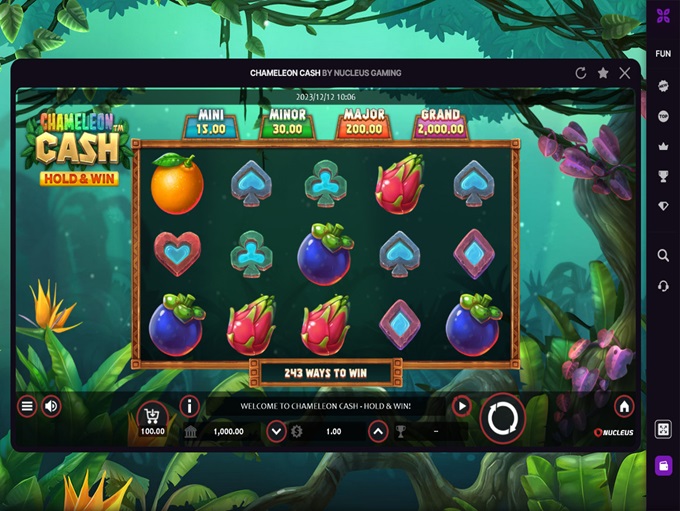Decrease the bet with the down arrow
Screen dimensions: 680x511
pos(277,432)
